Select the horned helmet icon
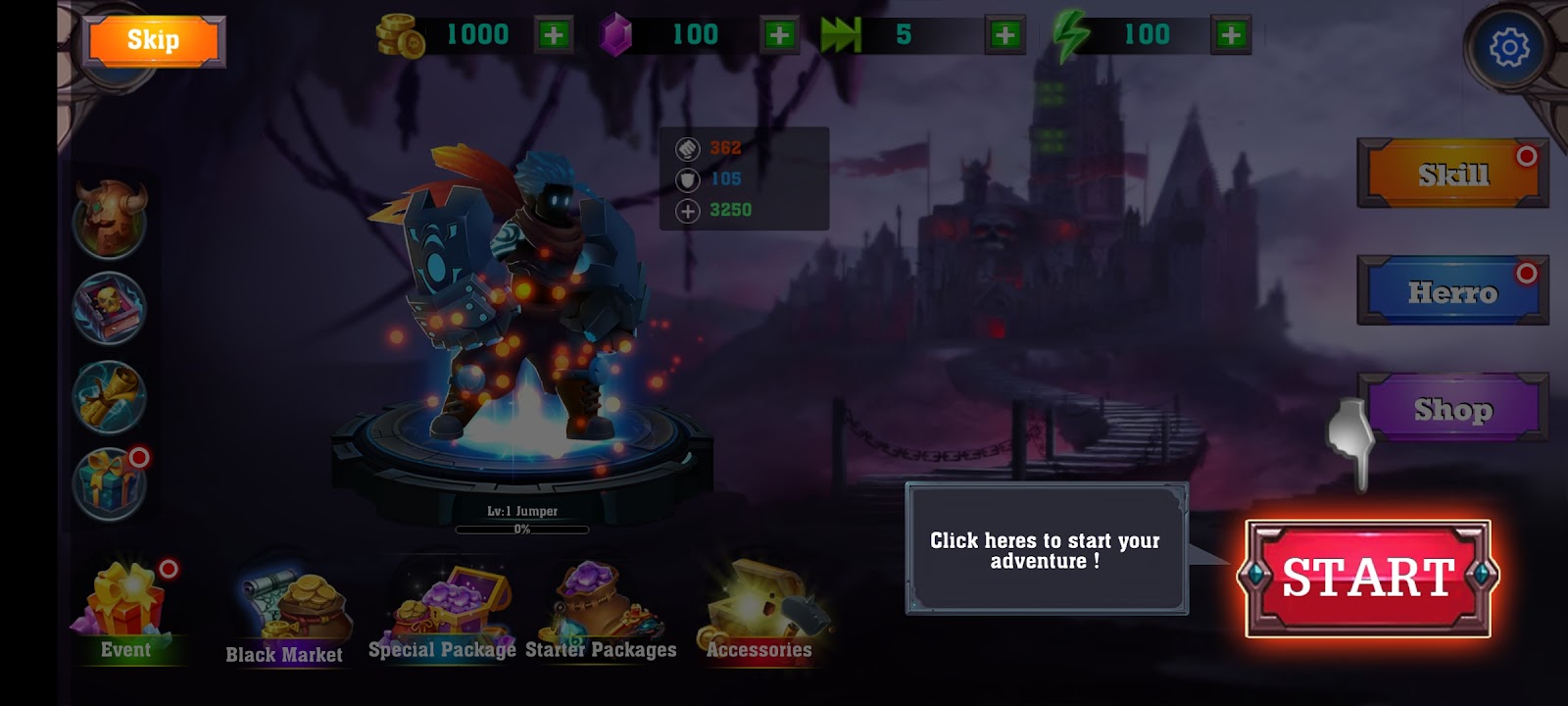The image size is (1568, 706). point(110,218)
